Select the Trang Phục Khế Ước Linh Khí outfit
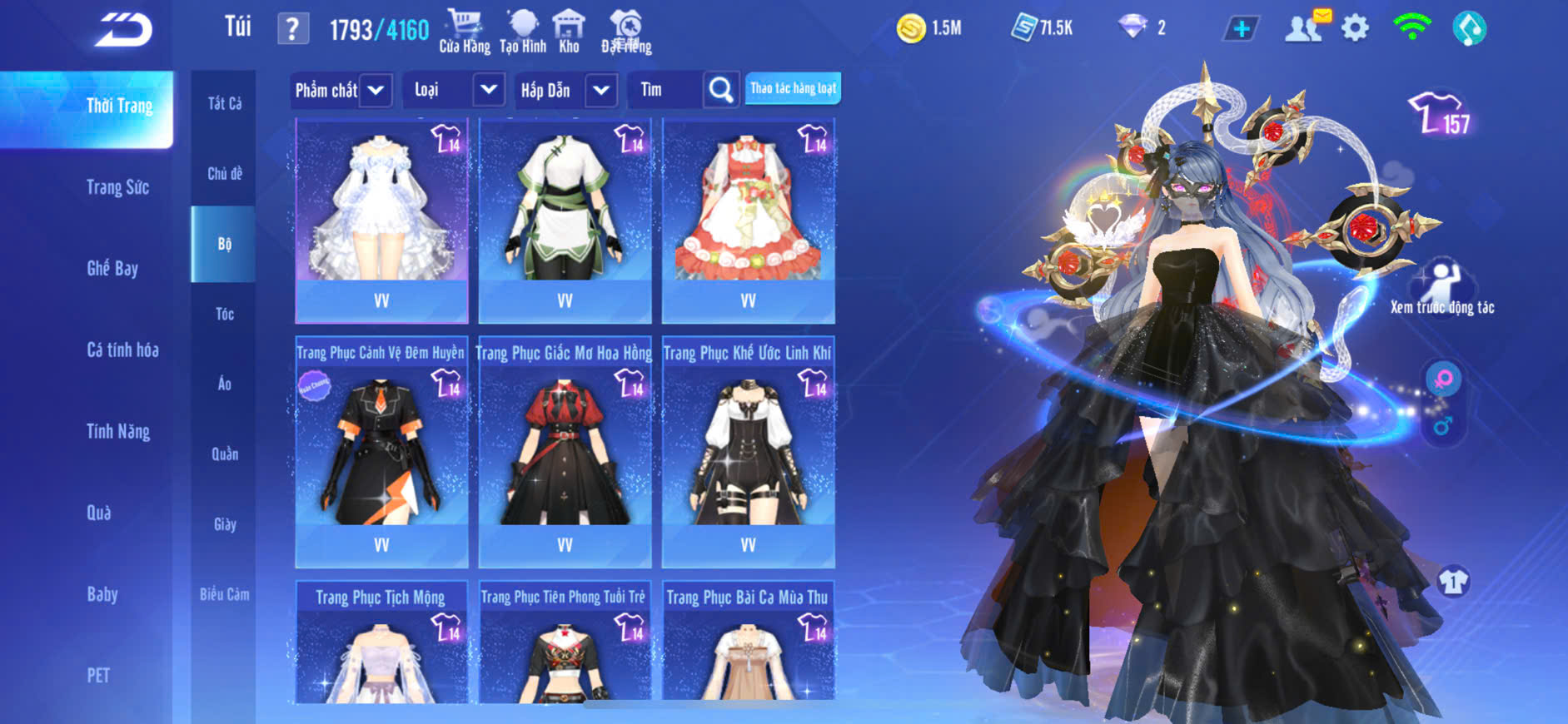This screenshot has width=1568, height=724. 748,450
